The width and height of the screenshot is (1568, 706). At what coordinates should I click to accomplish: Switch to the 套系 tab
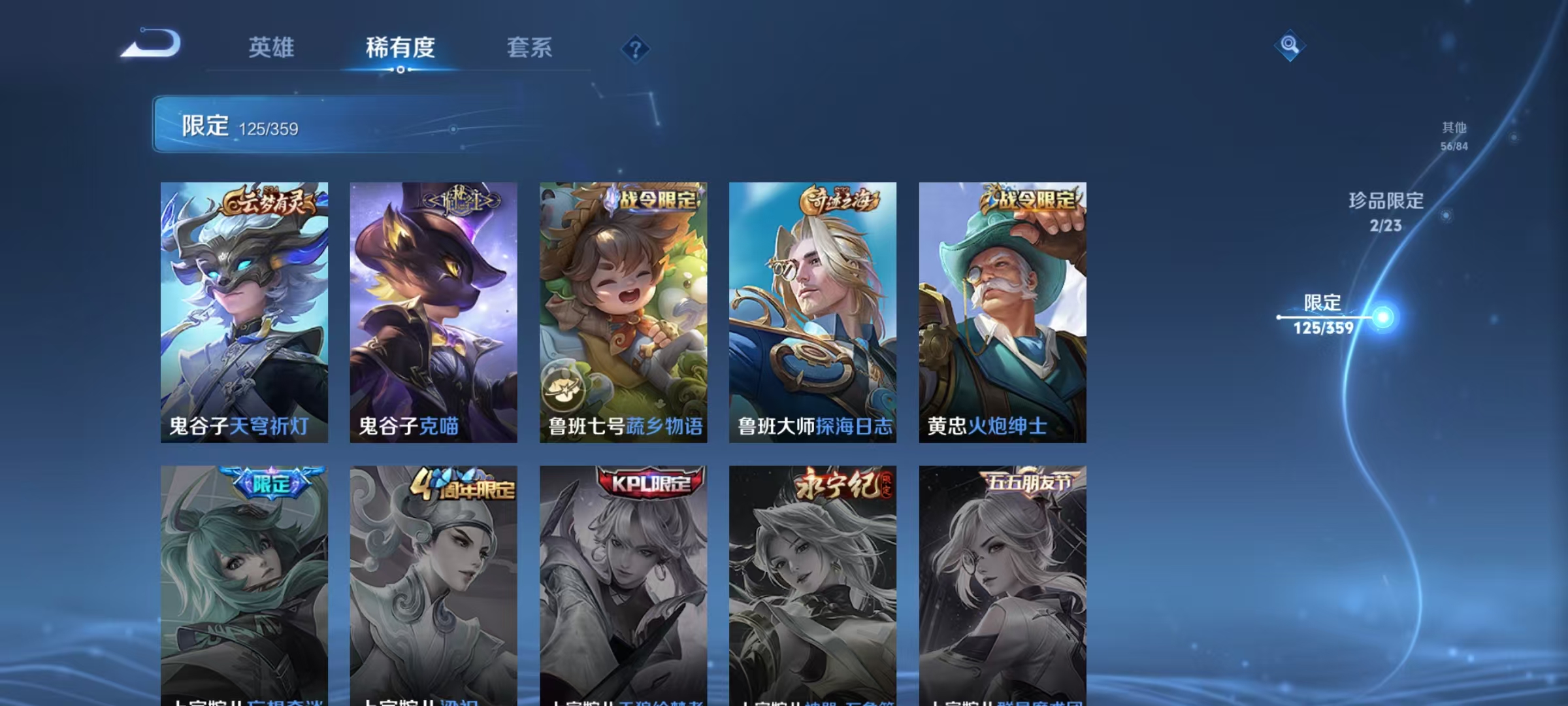point(529,48)
